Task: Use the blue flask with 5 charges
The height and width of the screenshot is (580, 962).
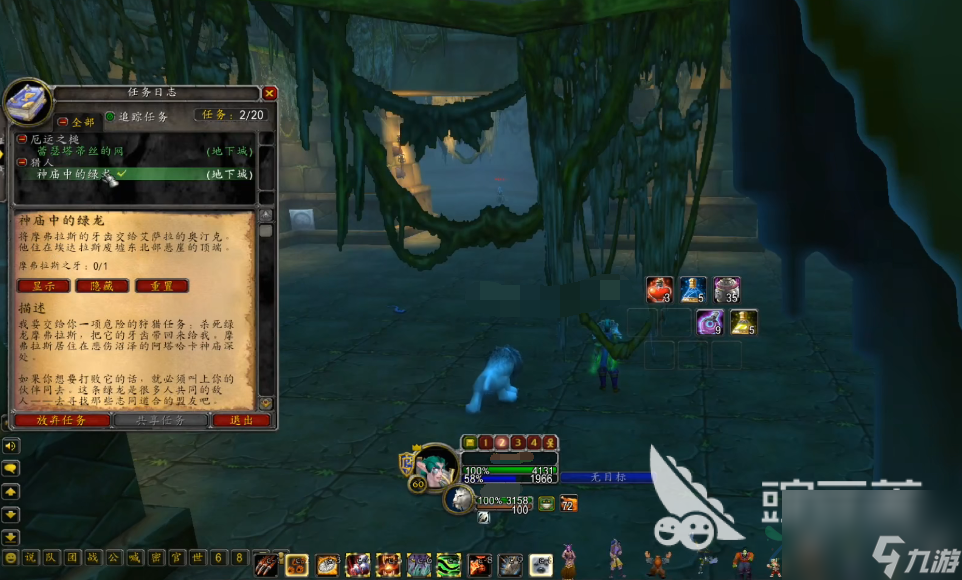Action: click(692, 289)
